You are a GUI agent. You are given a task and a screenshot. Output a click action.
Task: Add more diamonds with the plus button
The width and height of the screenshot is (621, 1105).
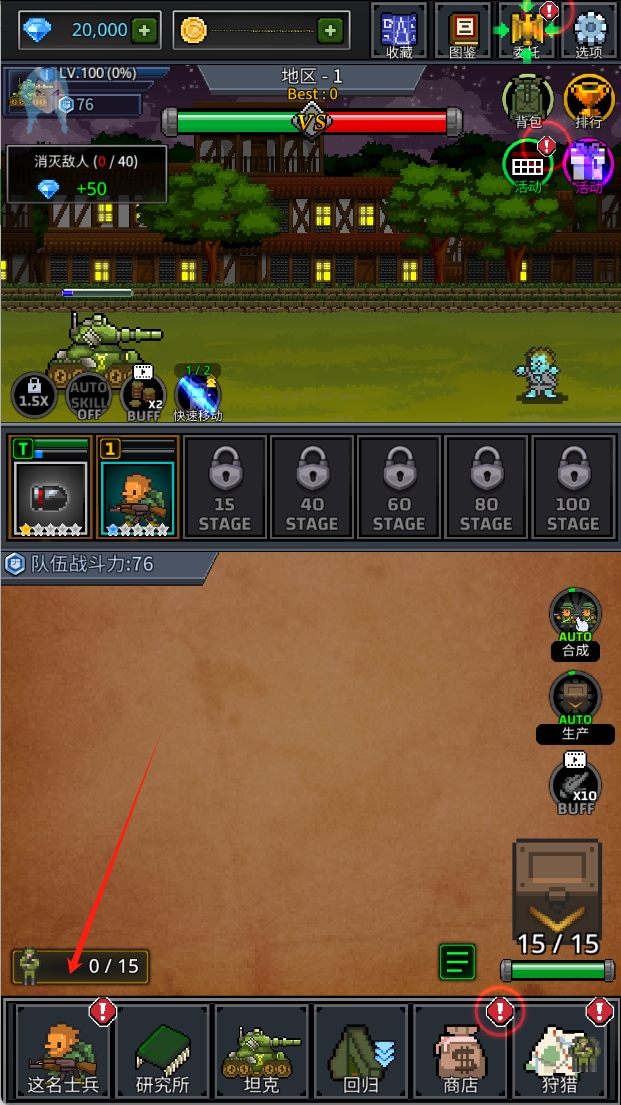coord(145,31)
